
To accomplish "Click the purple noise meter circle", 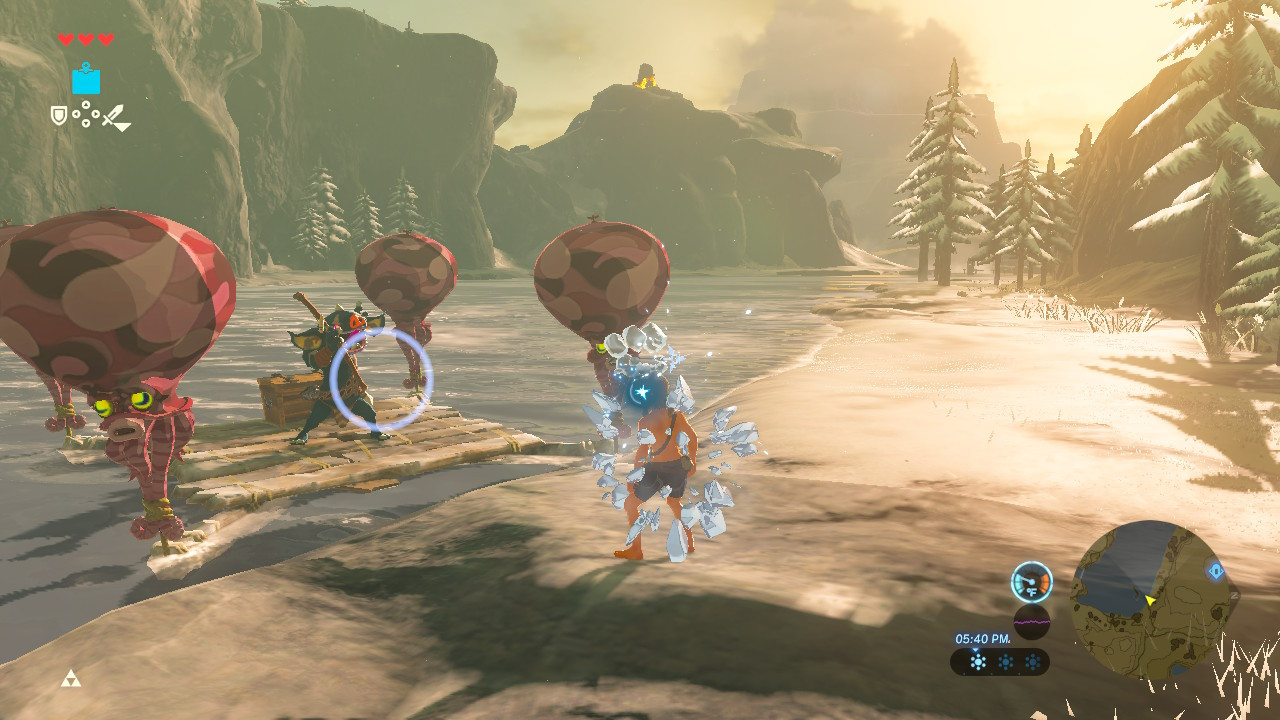I will [1032, 622].
